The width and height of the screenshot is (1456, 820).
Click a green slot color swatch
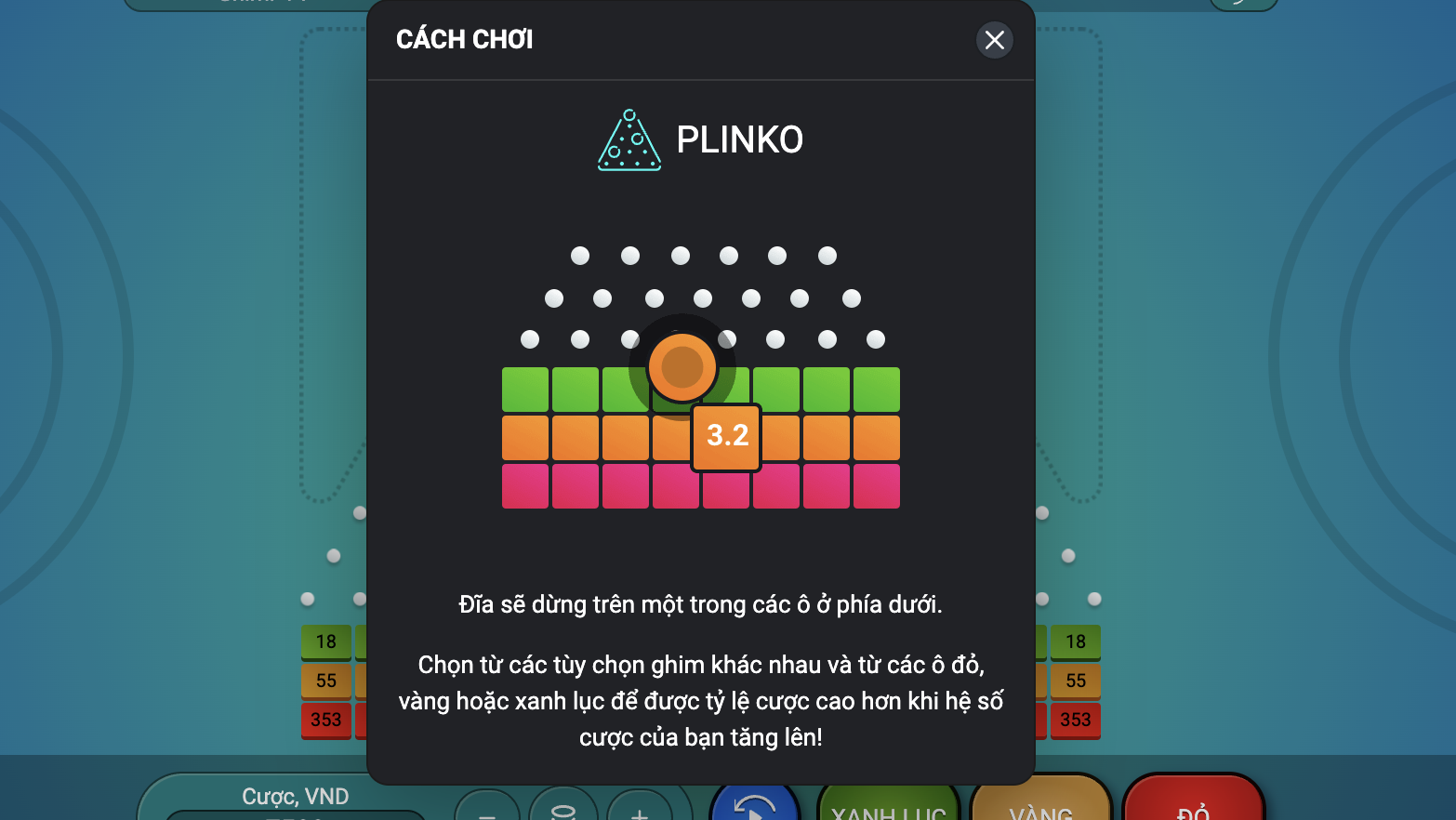click(525, 389)
